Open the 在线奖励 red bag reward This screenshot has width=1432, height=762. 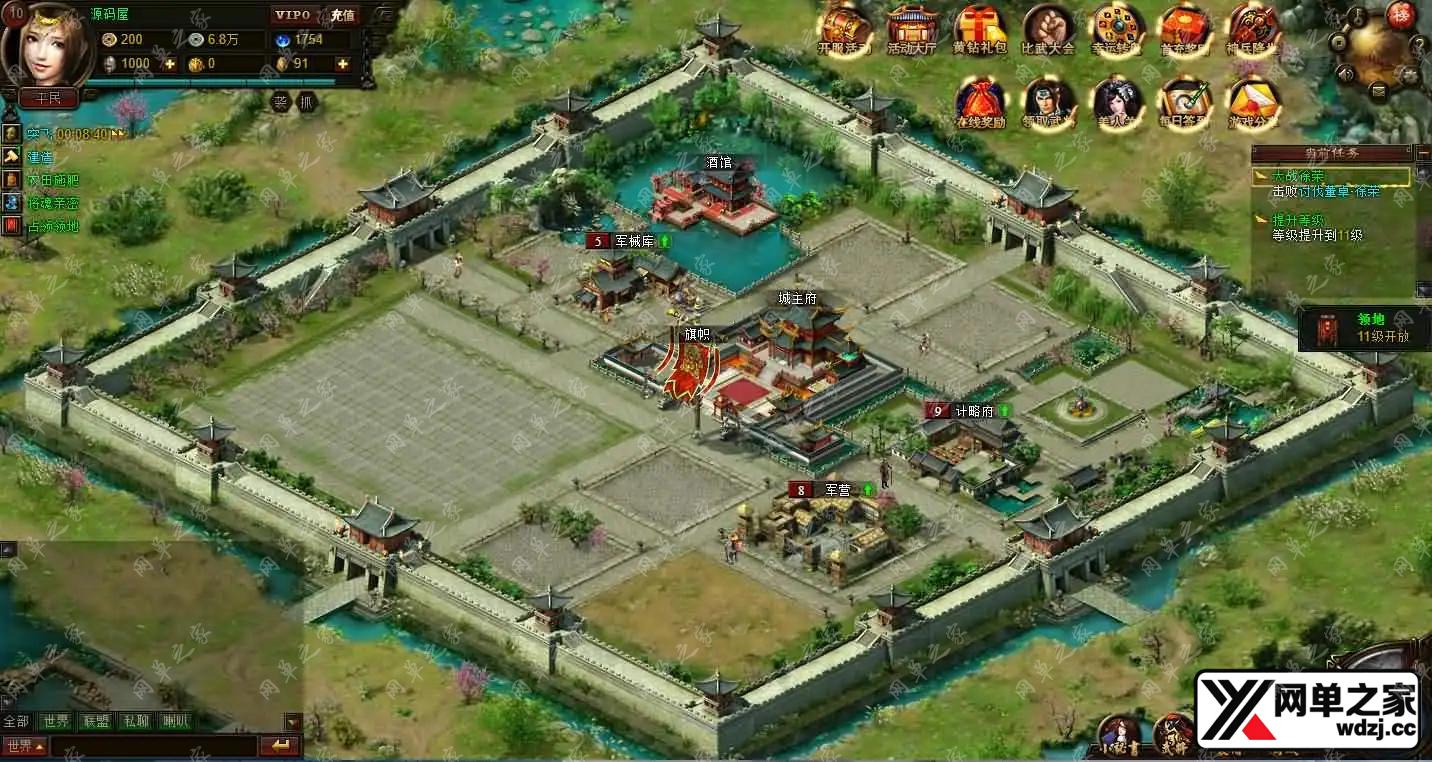click(980, 103)
